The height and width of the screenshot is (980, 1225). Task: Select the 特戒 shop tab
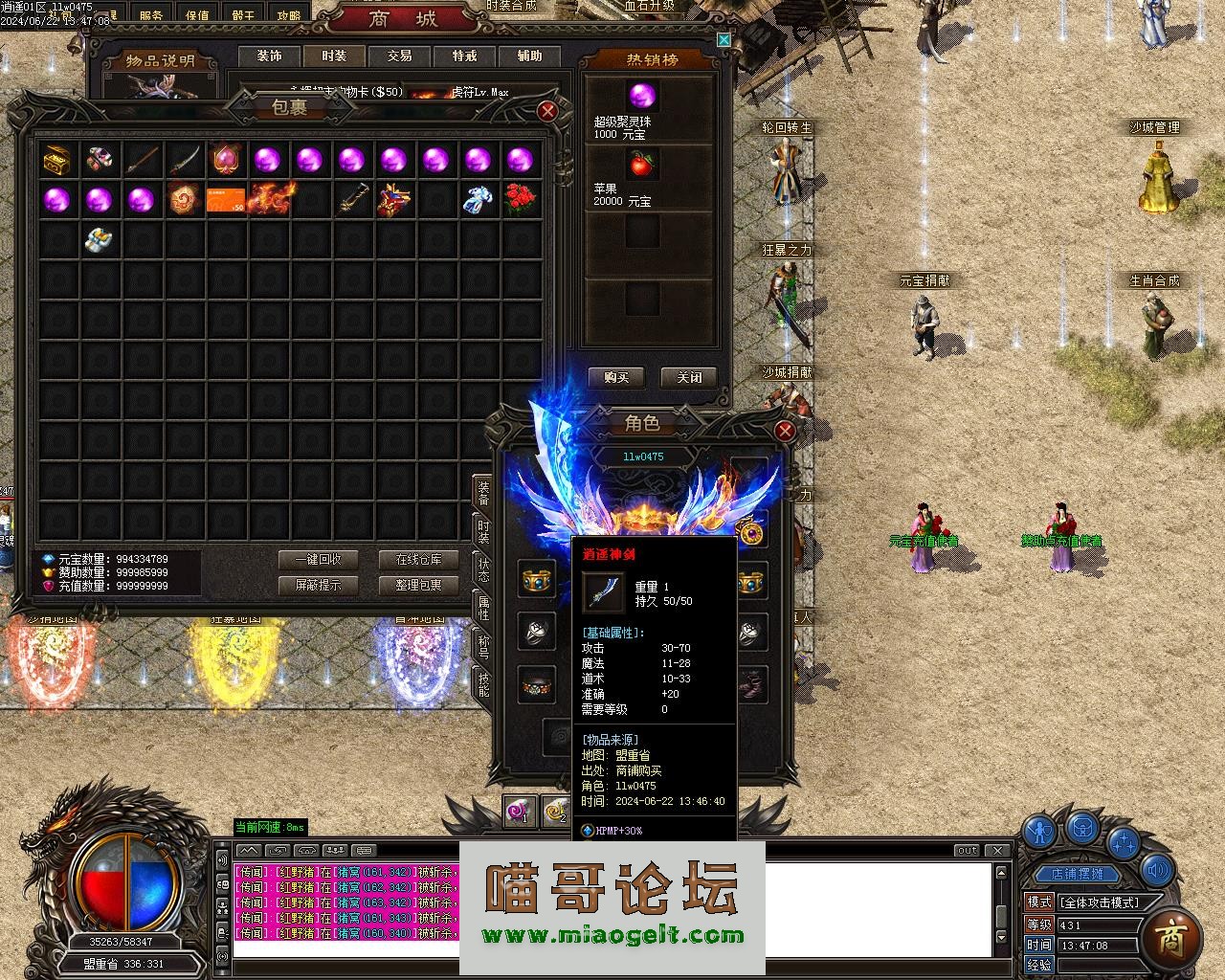click(x=464, y=56)
